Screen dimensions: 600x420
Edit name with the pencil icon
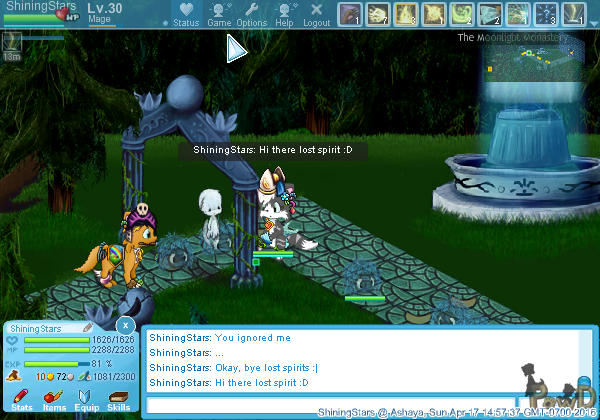[x=87, y=327]
